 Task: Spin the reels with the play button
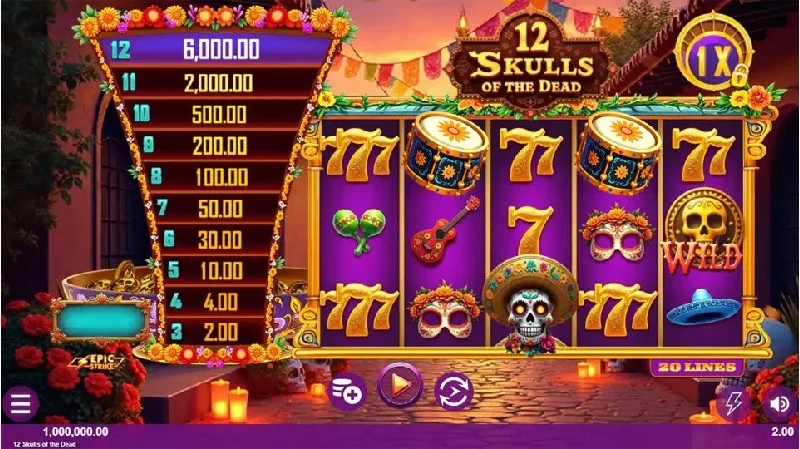pos(399,384)
